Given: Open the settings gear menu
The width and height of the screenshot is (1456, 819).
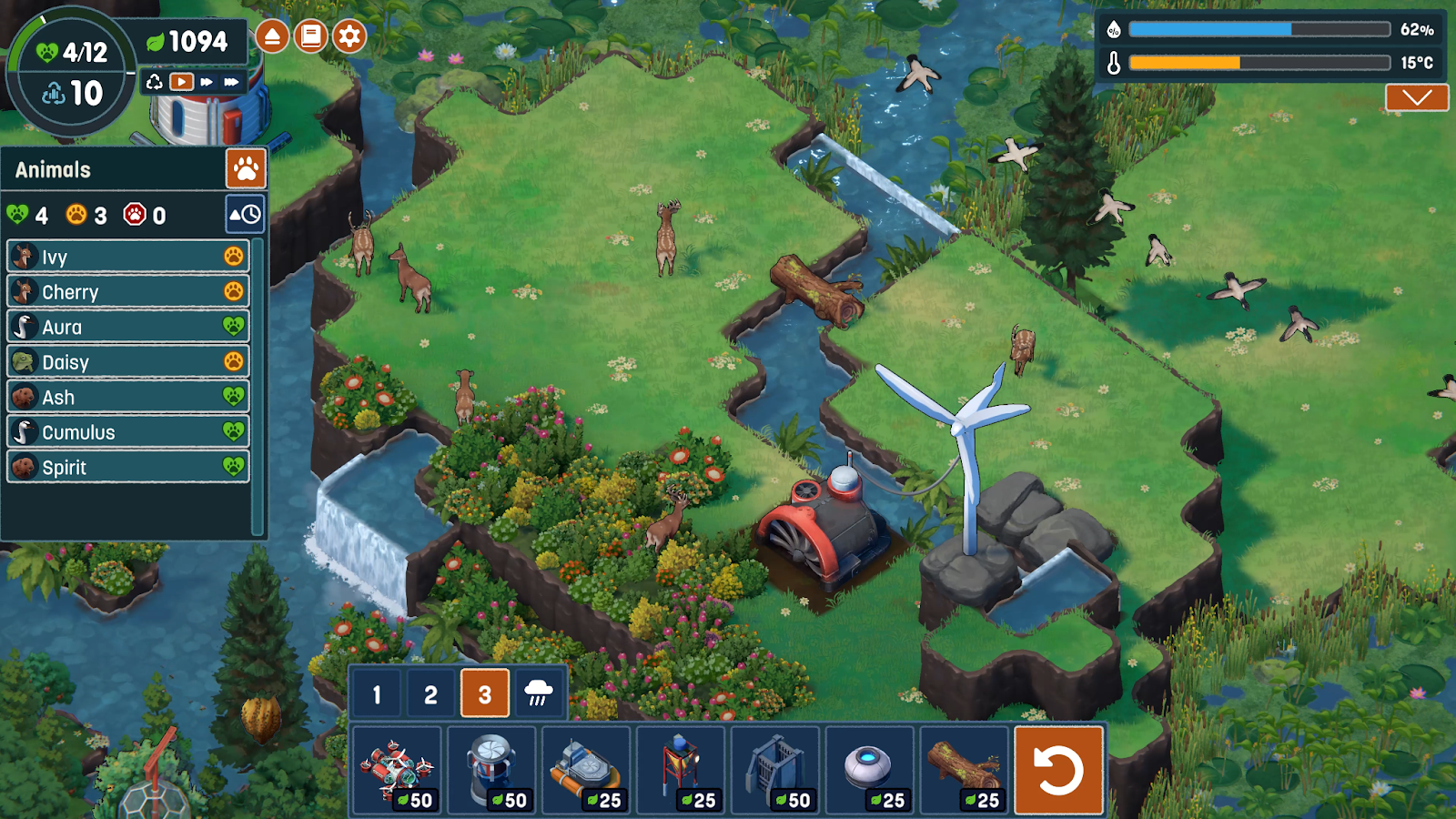Looking at the screenshot, I should coord(349,36).
